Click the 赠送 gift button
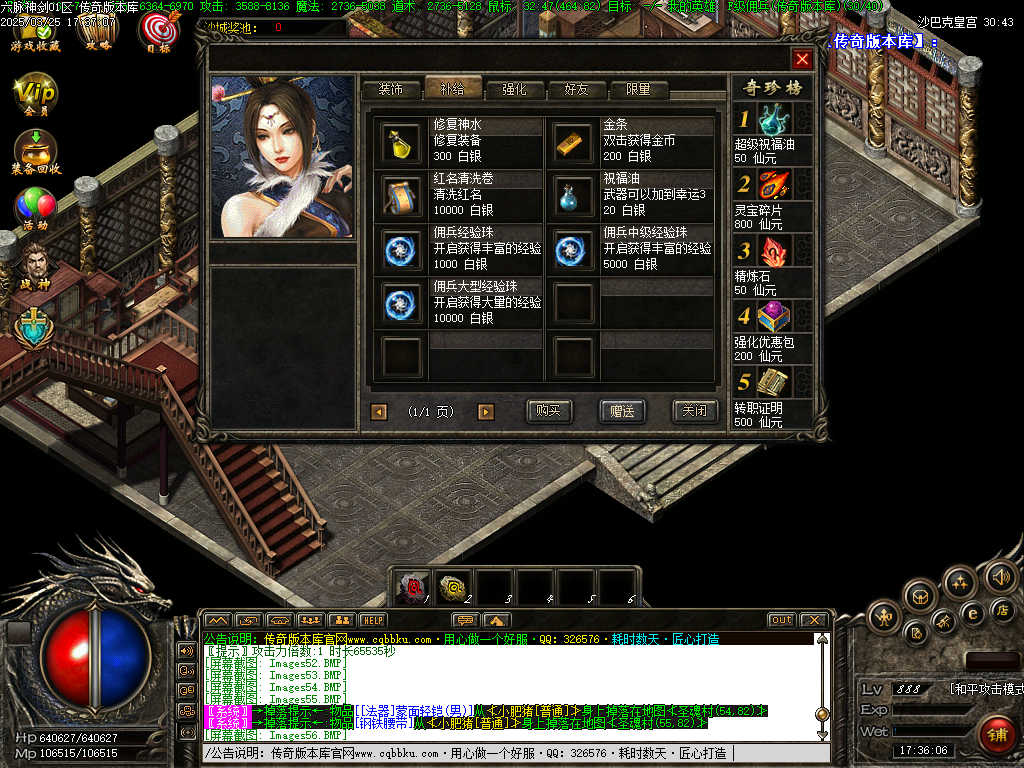 [x=622, y=411]
